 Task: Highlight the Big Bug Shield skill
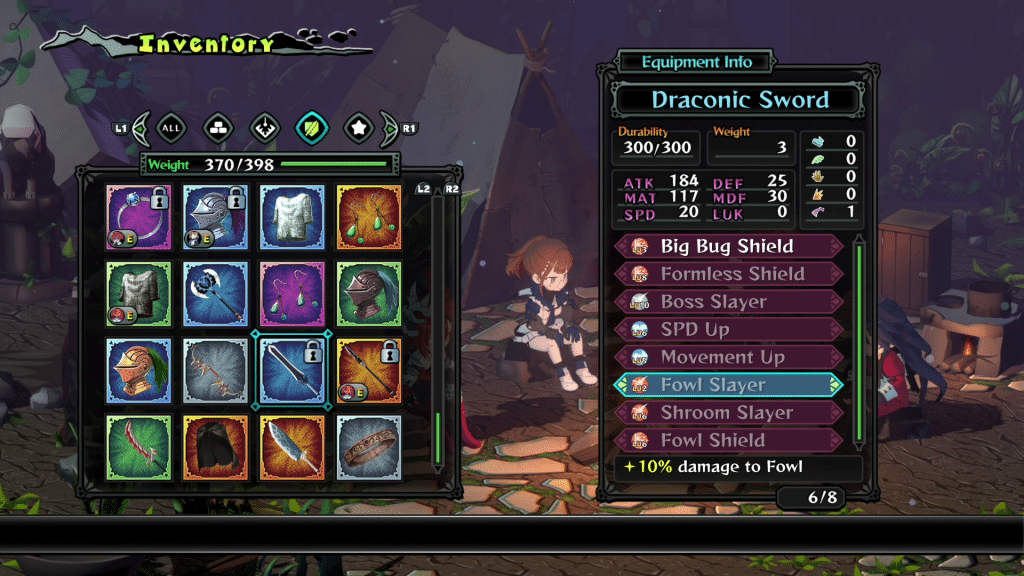729,246
